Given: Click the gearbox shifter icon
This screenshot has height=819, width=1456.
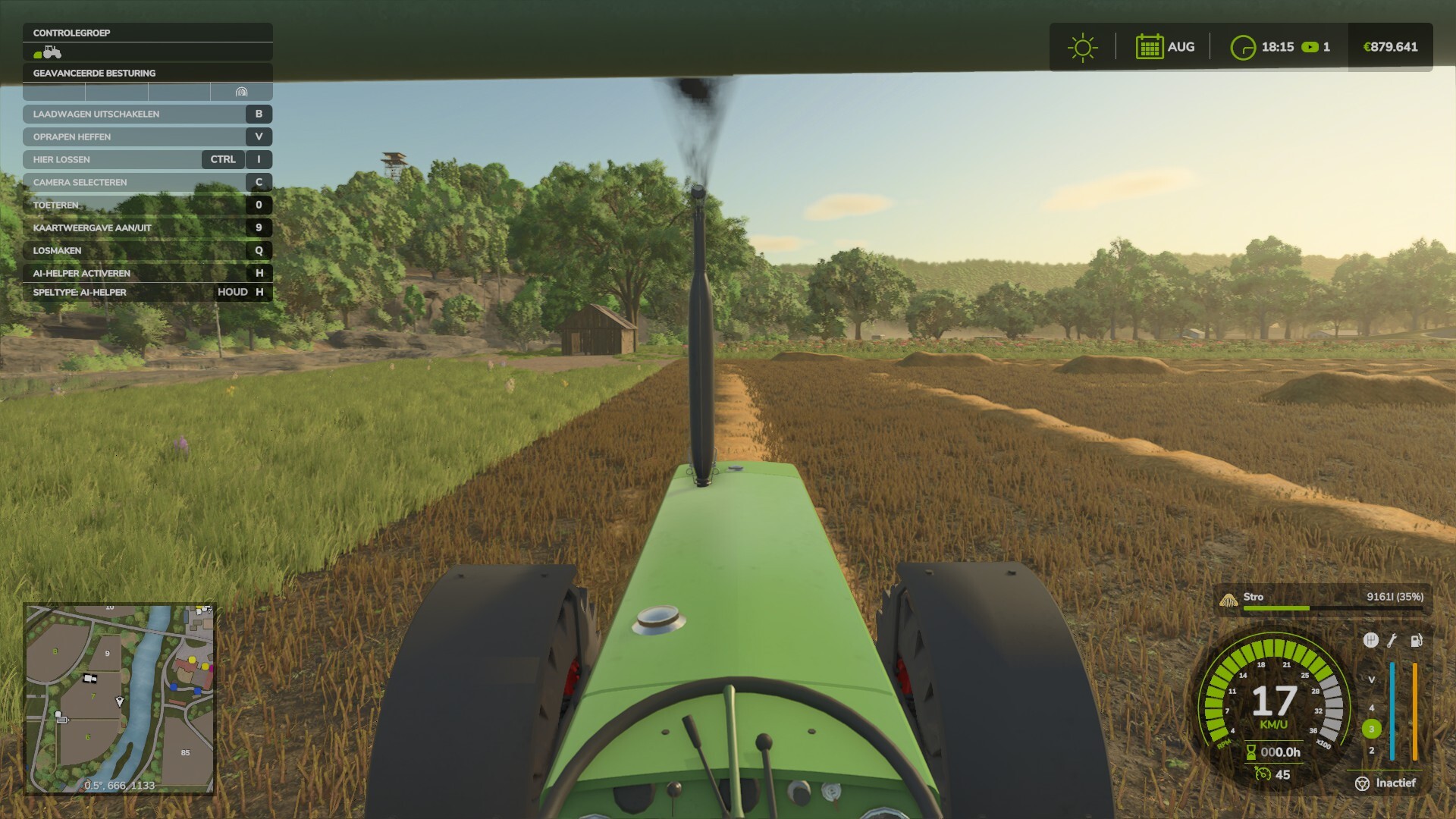Looking at the screenshot, I should click(1370, 640).
